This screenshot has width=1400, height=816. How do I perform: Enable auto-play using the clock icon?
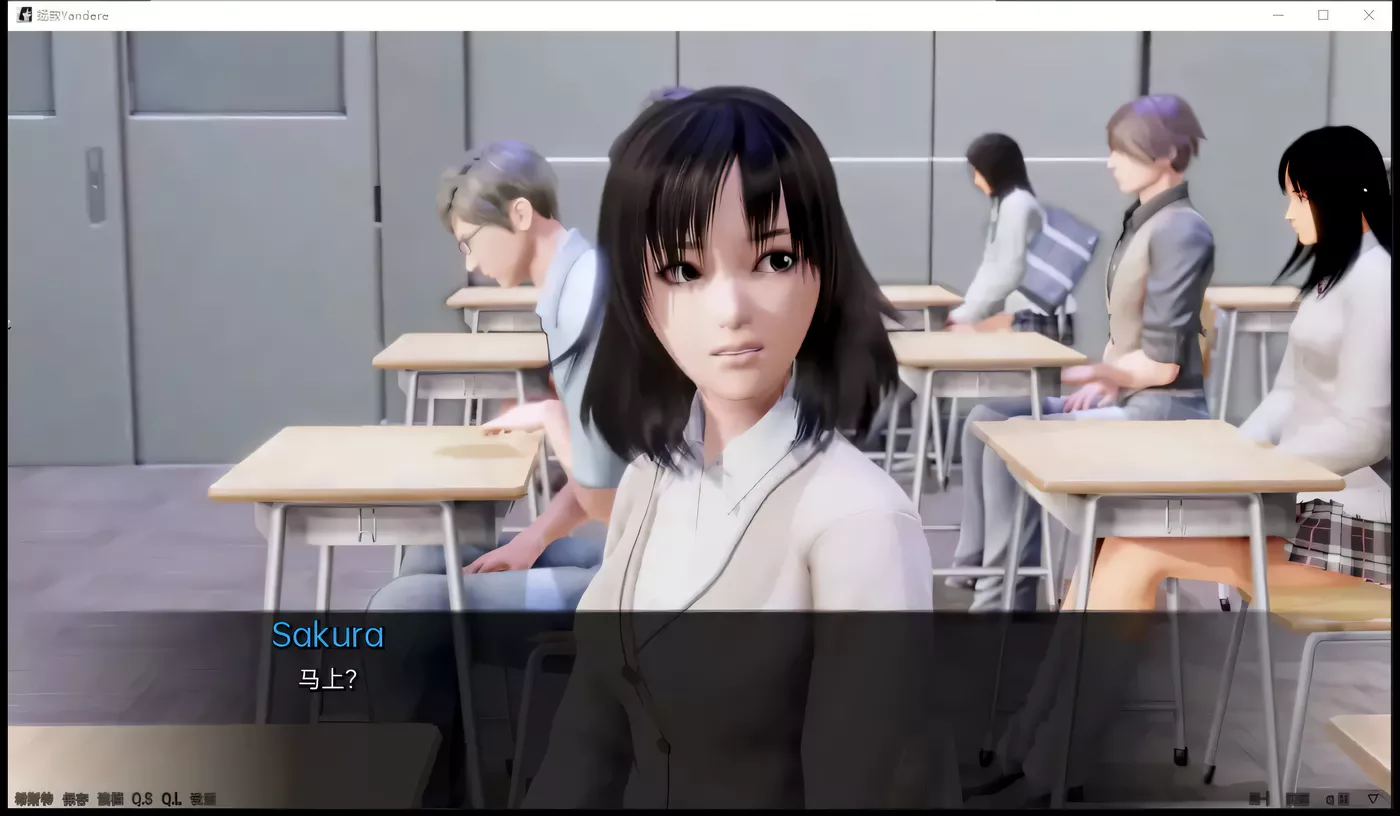(x=1330, y=798)
